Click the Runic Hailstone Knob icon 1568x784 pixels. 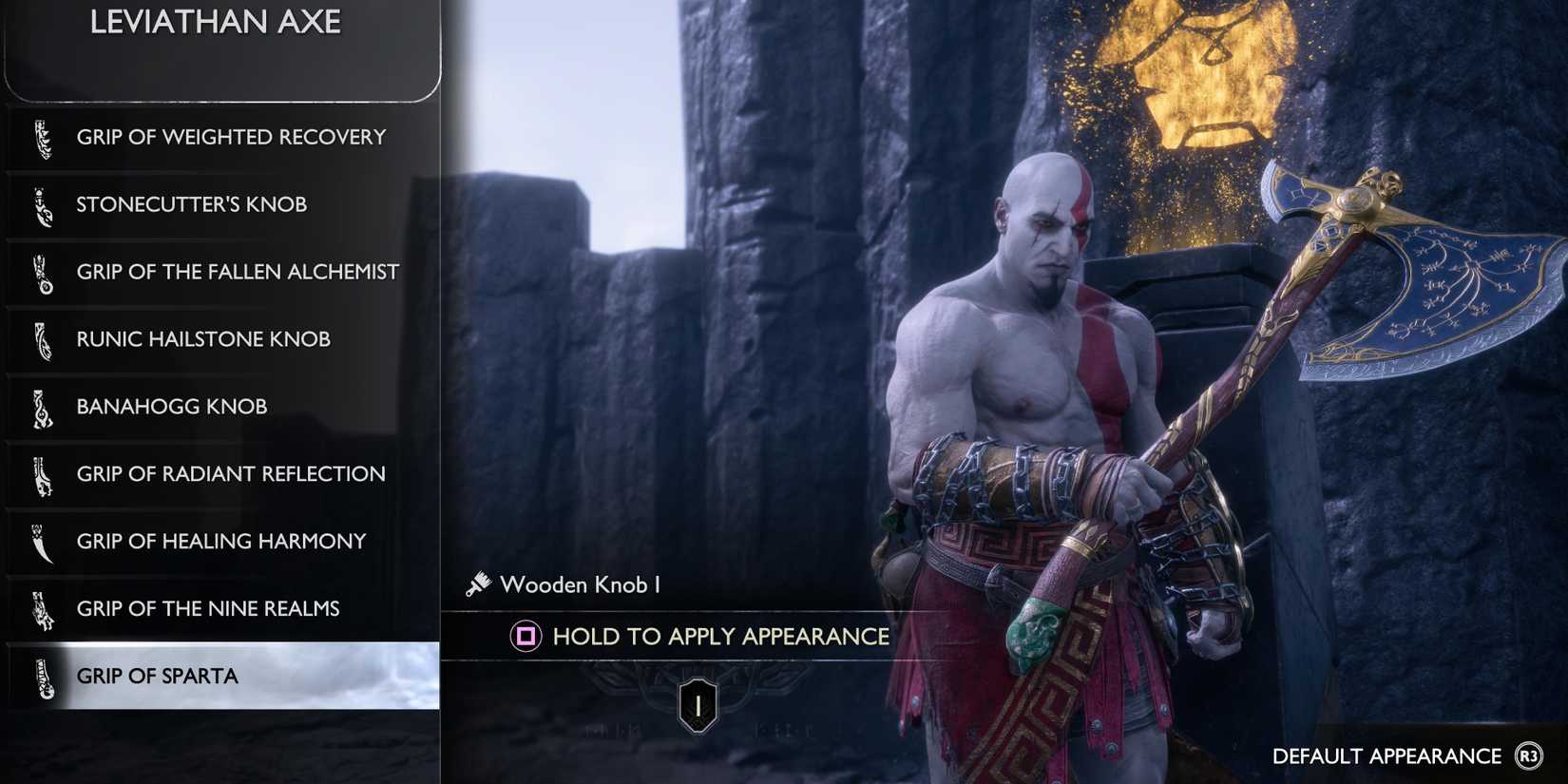[43, 339]
